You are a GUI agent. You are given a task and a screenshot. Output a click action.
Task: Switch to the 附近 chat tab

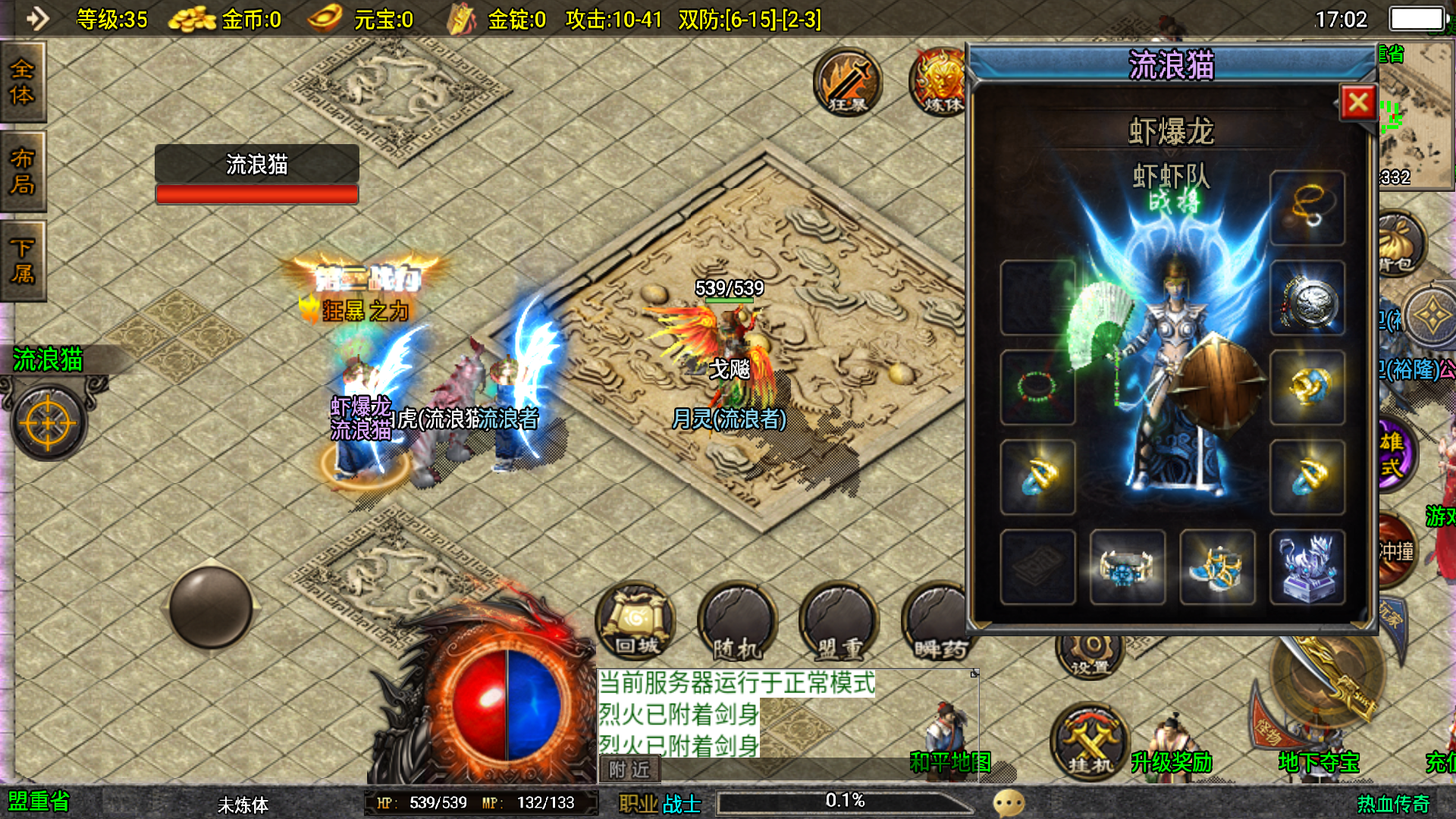pyautogui.click(x=629, y=770)
